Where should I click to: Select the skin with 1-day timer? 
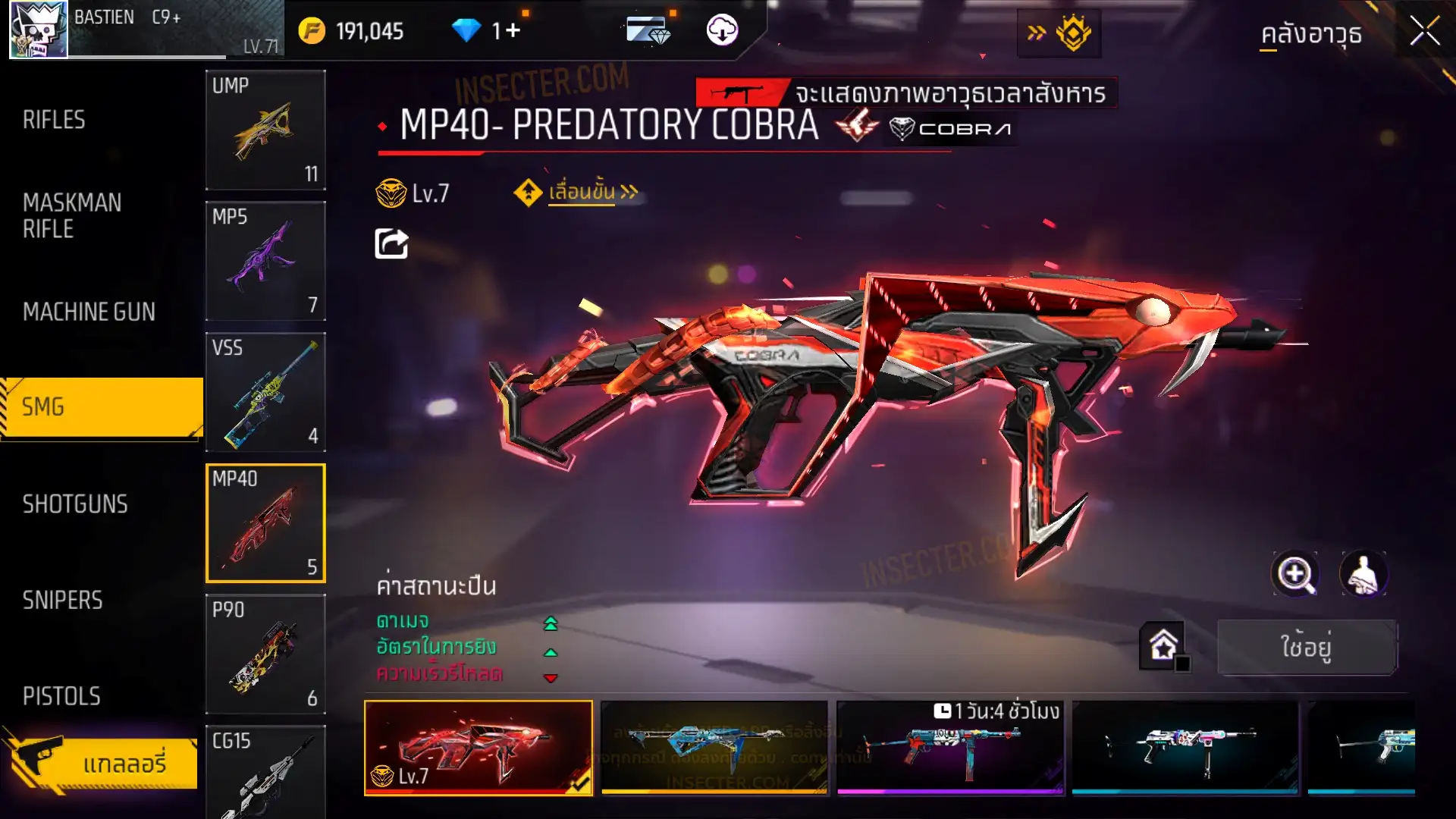tap(950, 748)
